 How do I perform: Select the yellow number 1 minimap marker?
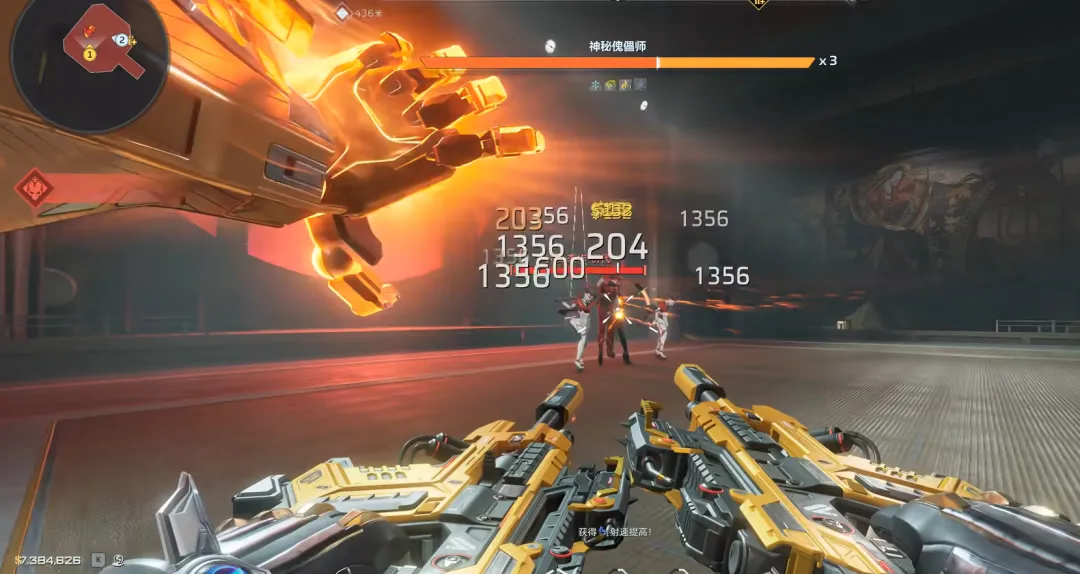coord(89,55)
